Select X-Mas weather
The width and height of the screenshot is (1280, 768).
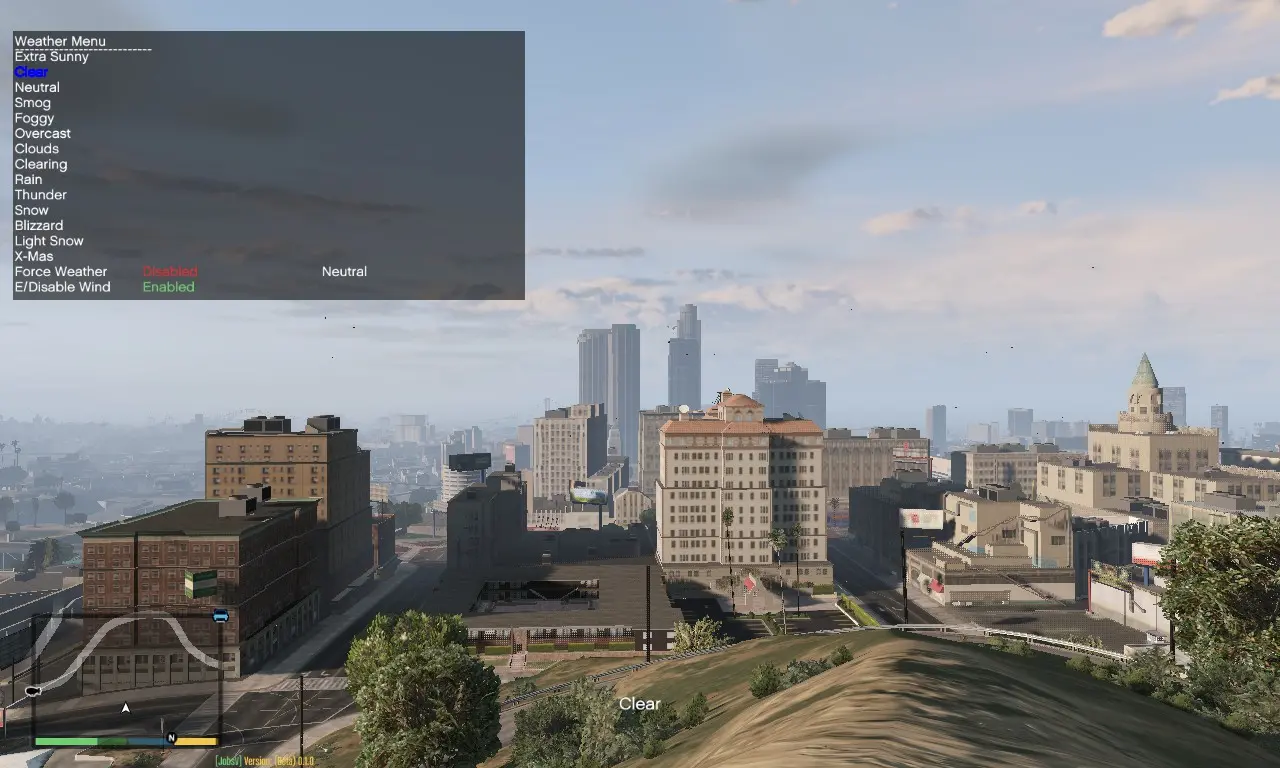(33, 255)
